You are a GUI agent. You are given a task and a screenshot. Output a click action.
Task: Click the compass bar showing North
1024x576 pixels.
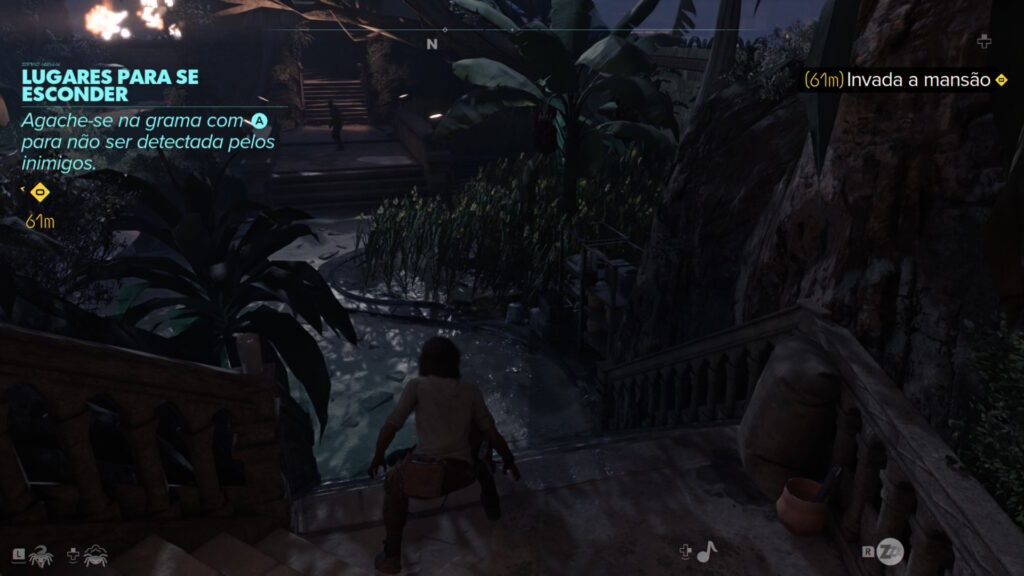point(432,43)
